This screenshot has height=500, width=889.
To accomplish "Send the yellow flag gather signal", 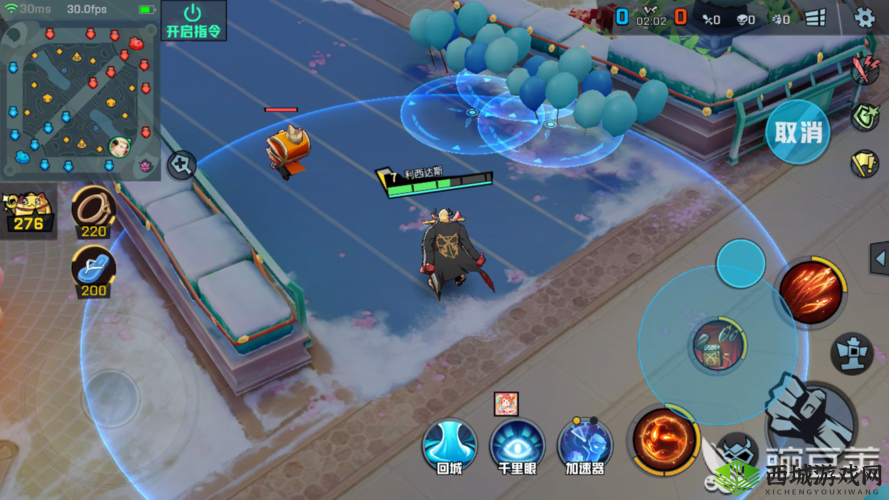I will tap(865, 163).
